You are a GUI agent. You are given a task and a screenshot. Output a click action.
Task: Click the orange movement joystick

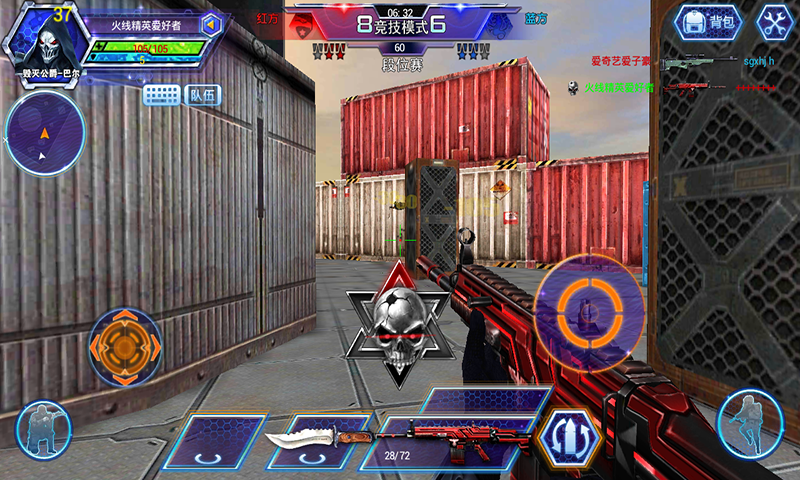point(125,347)
